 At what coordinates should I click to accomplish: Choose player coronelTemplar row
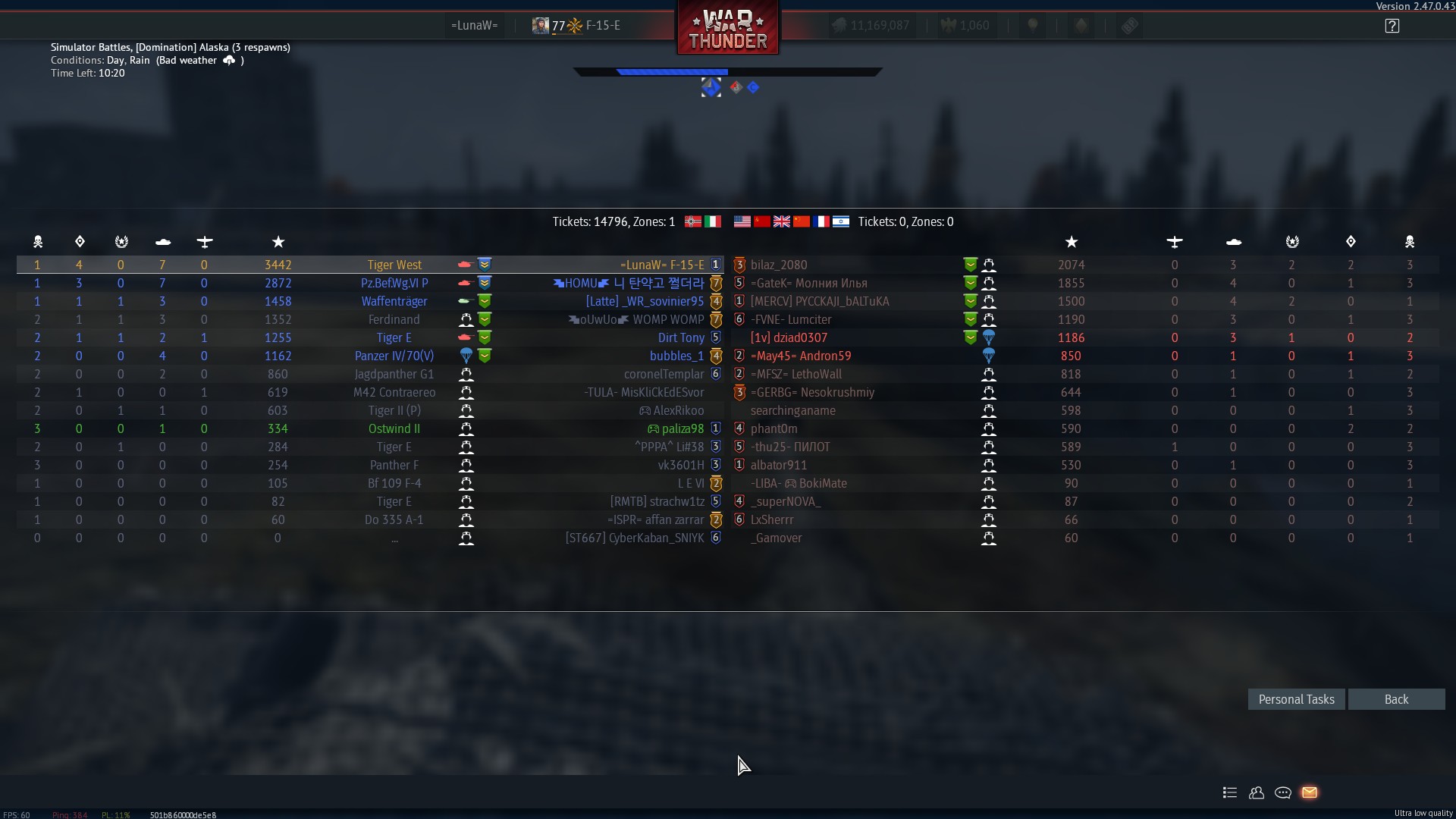point(664,374)
